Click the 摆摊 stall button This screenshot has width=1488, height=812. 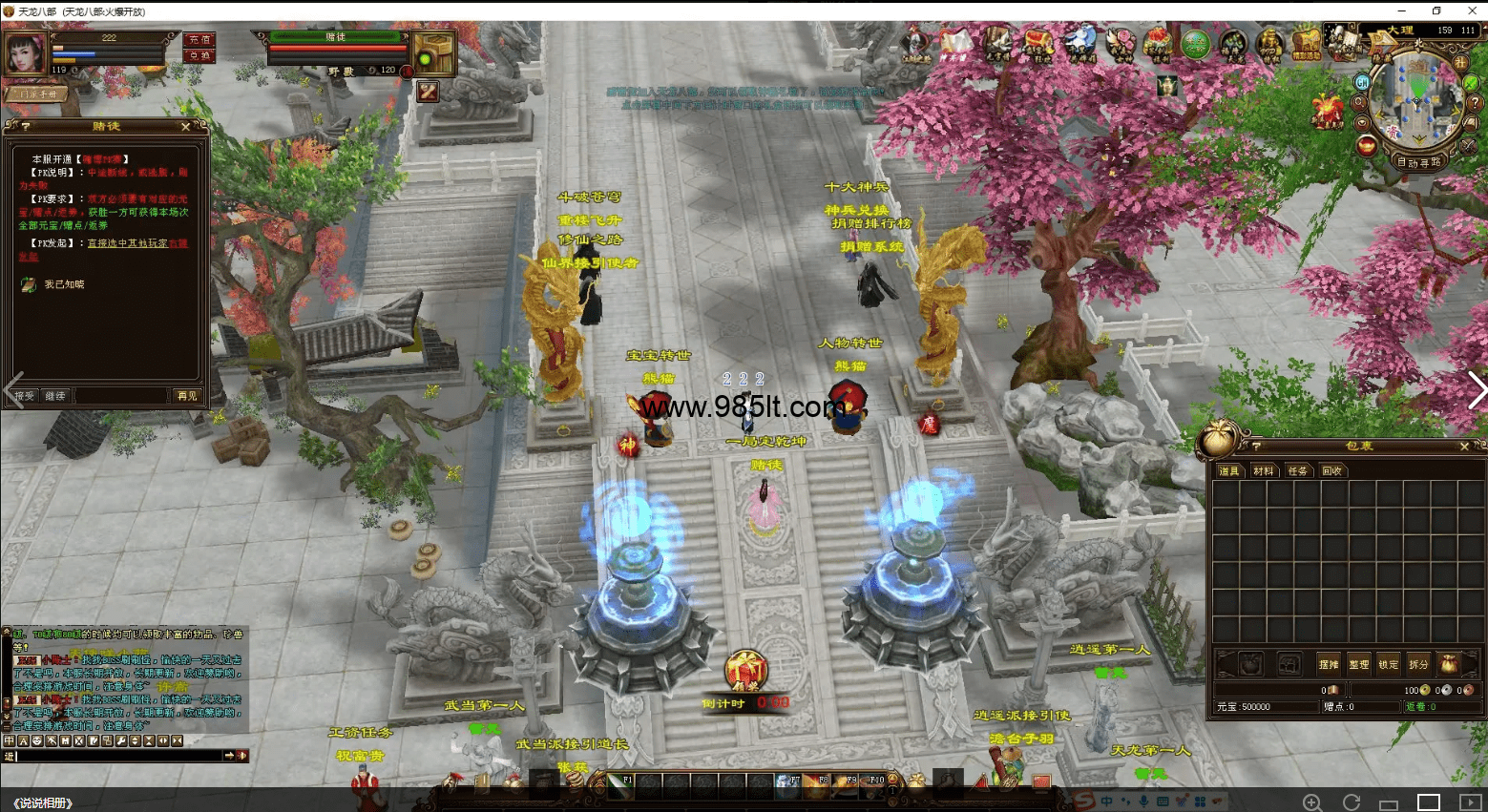1328,664
